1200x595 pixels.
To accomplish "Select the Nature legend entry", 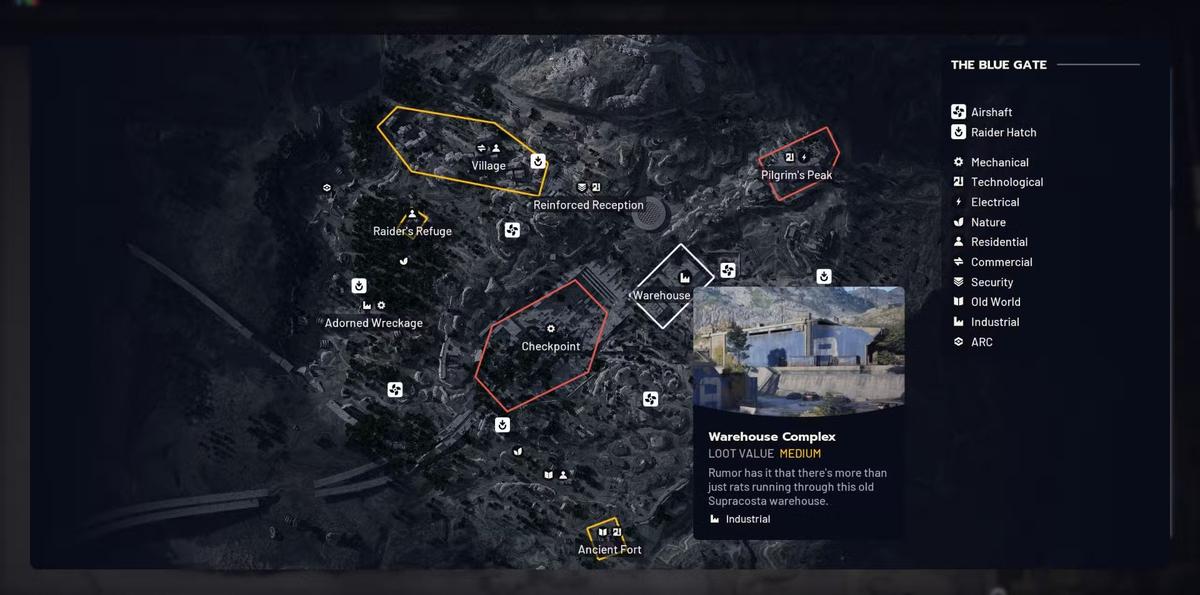I will pos(988,222).
